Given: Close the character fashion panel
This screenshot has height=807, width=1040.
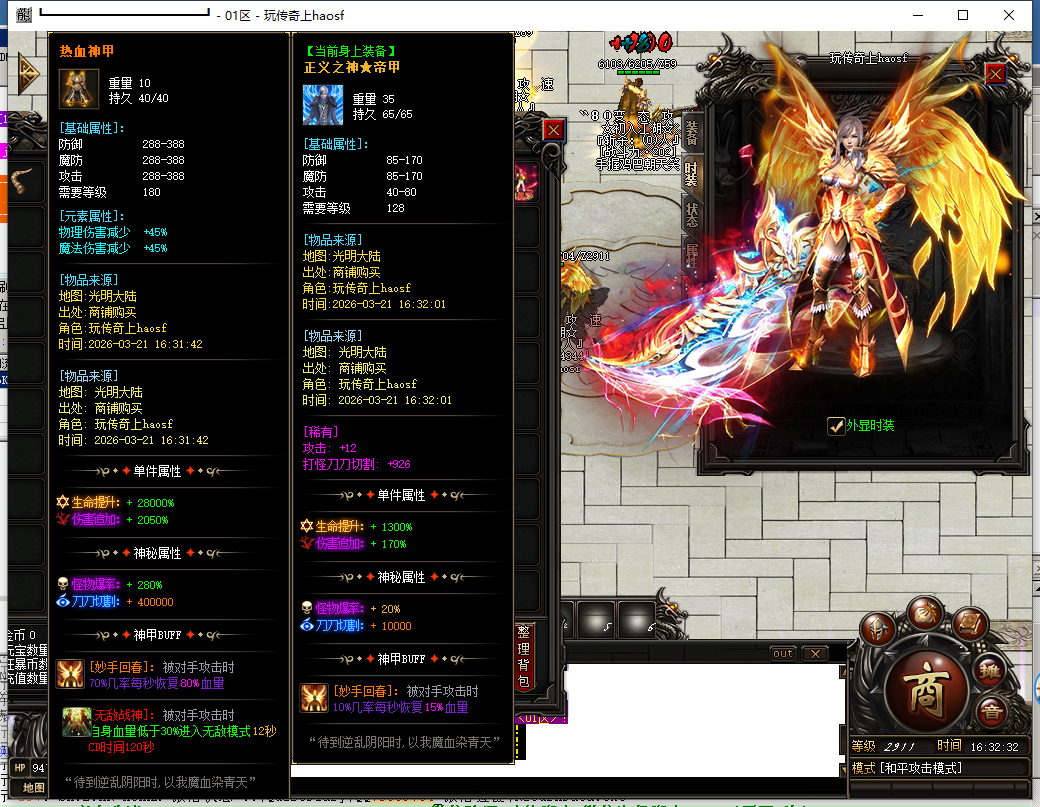Looking at the screenshot, I should click(994, 74).
